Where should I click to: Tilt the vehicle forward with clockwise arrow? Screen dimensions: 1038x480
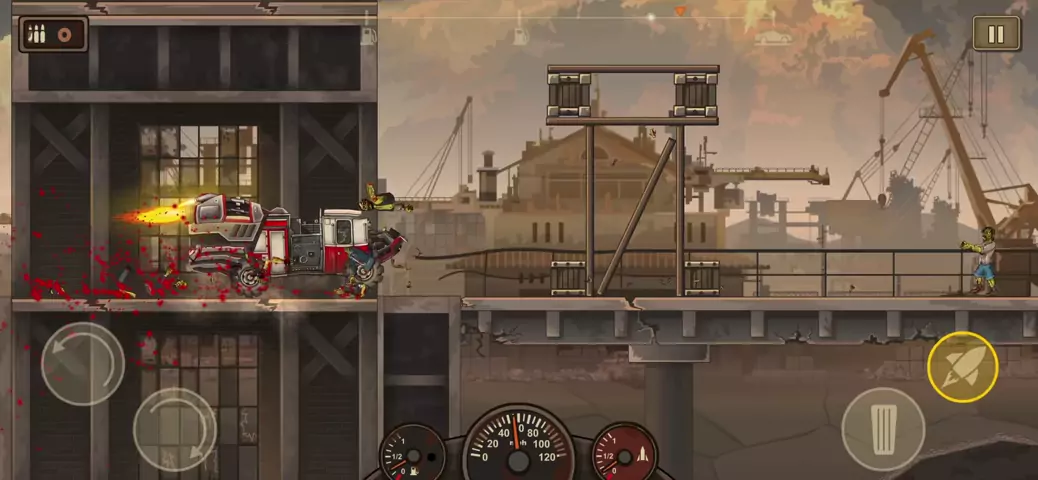tap(174, 429)
